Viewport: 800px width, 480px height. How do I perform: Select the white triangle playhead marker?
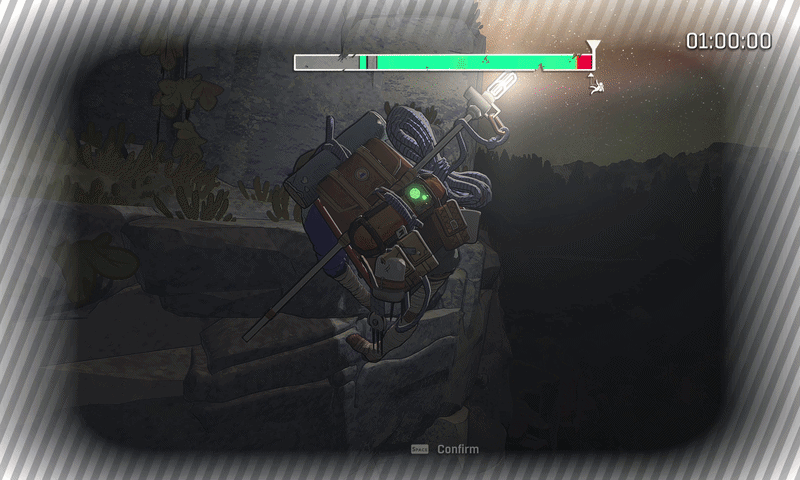[x=593, y=46]
